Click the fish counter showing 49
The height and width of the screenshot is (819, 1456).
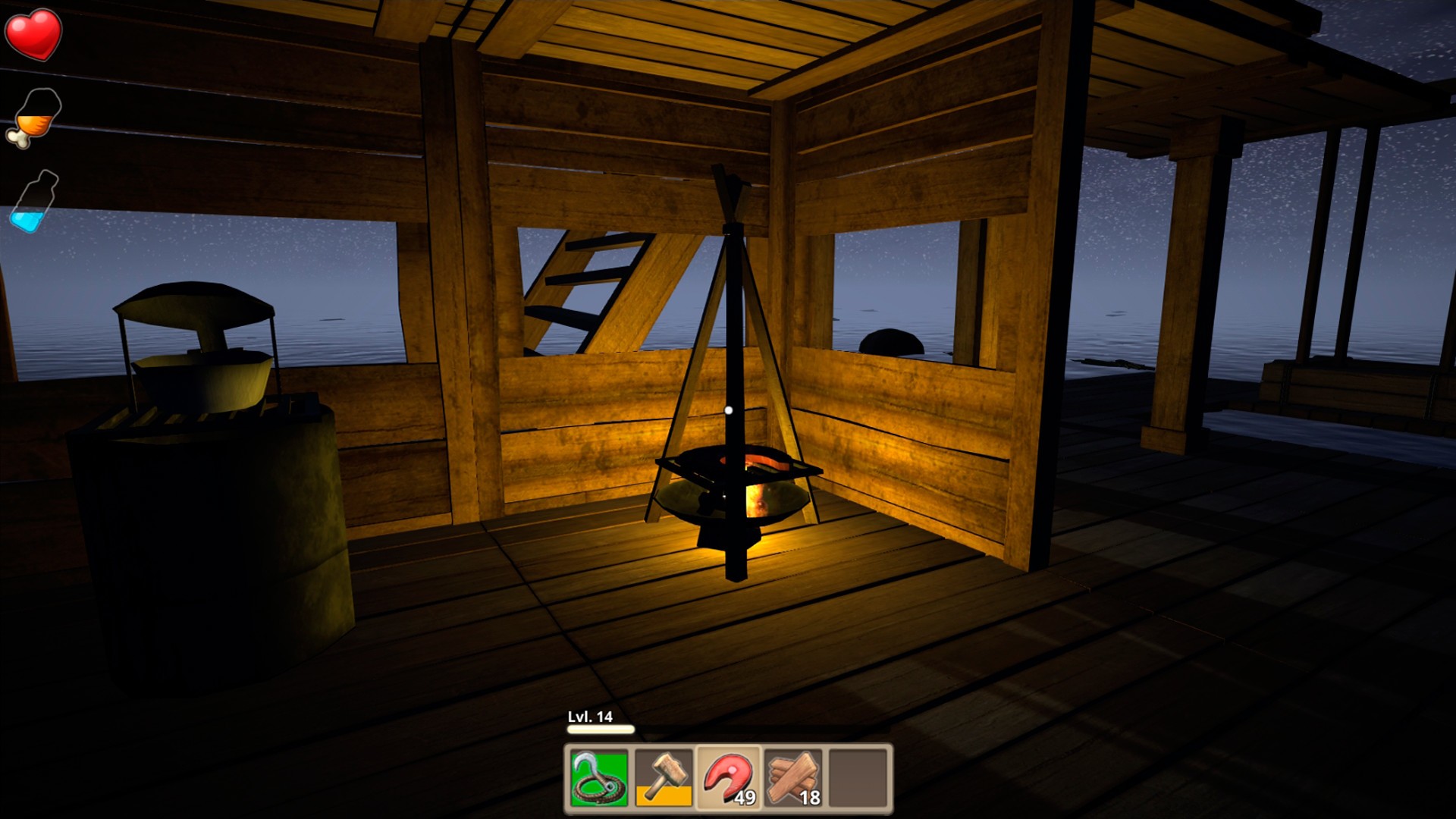tap(746, 798)
